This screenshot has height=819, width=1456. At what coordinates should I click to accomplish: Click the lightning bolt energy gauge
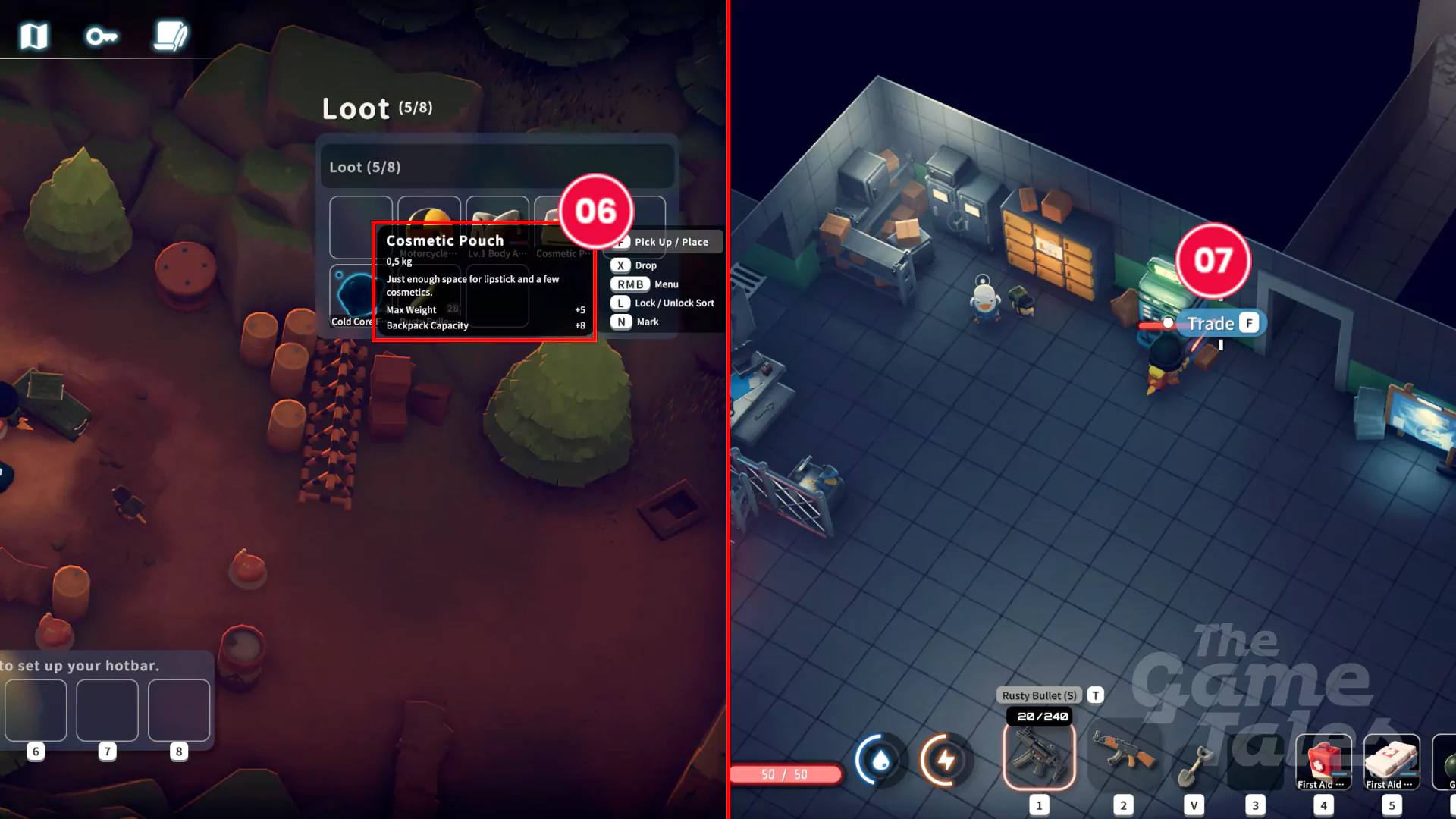click(946, 760)
